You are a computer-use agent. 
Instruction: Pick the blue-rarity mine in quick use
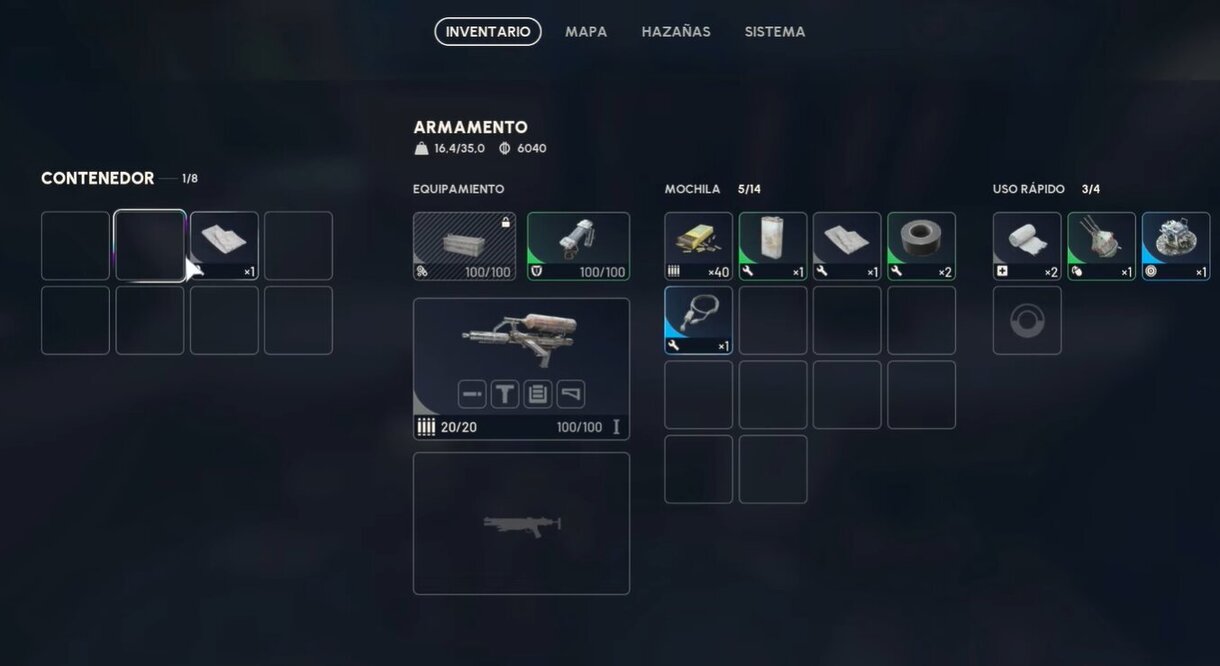(1176, 246)
